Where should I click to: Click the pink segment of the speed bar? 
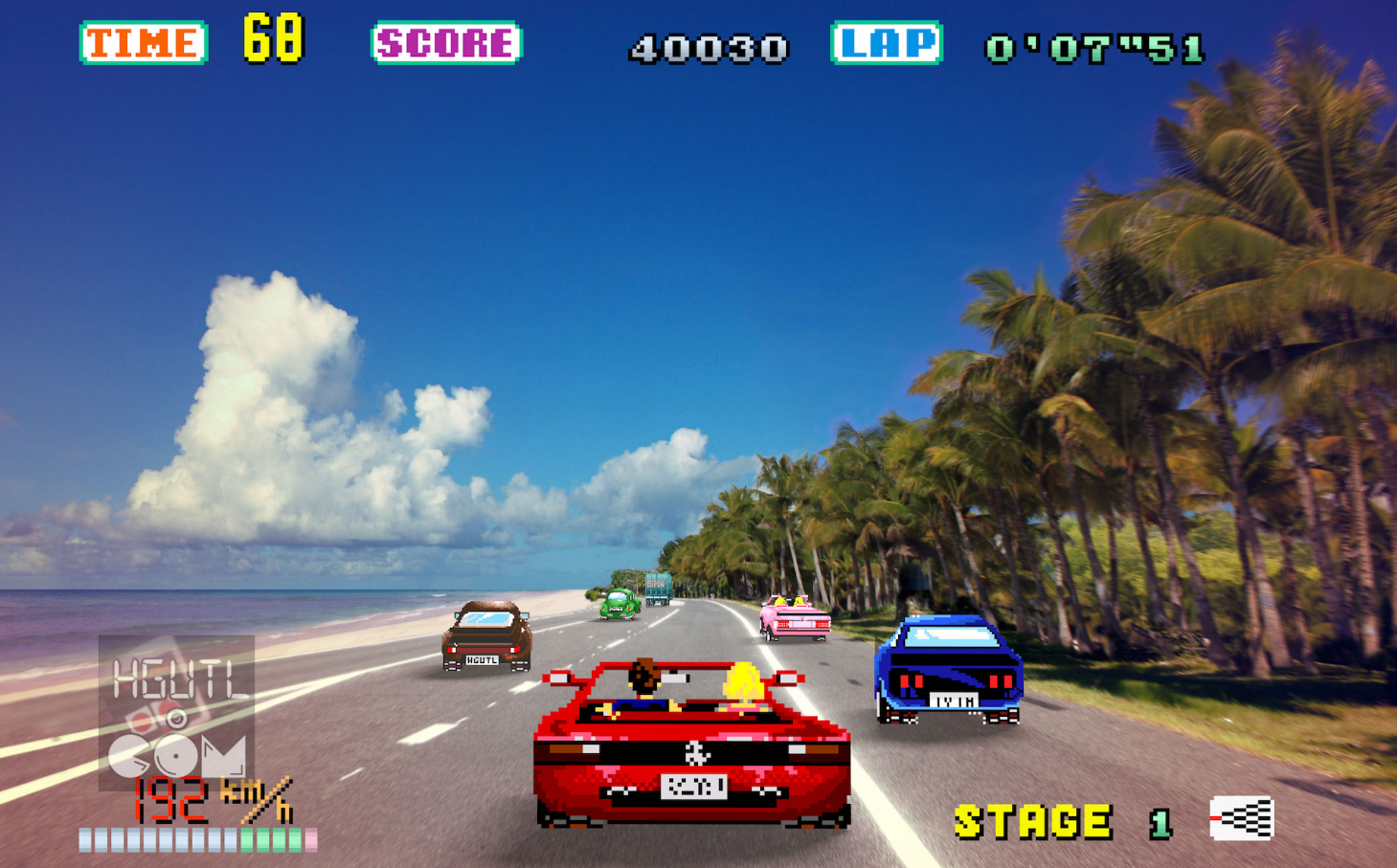310,838
